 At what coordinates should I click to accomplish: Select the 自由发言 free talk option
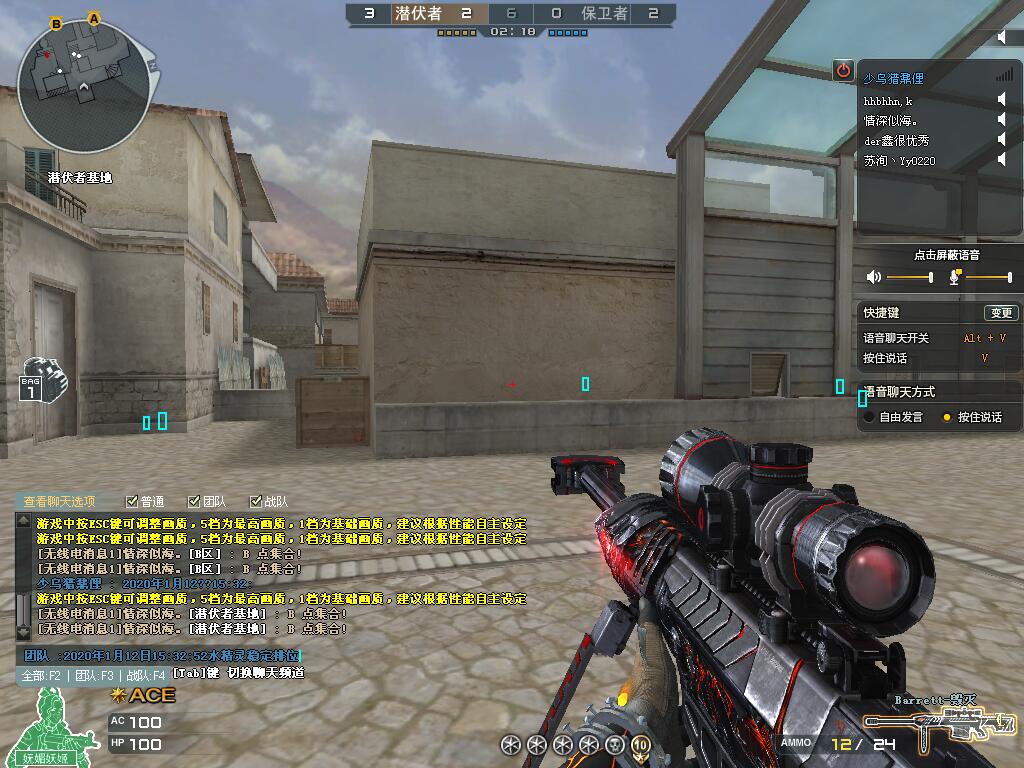[x=870, y=417]
